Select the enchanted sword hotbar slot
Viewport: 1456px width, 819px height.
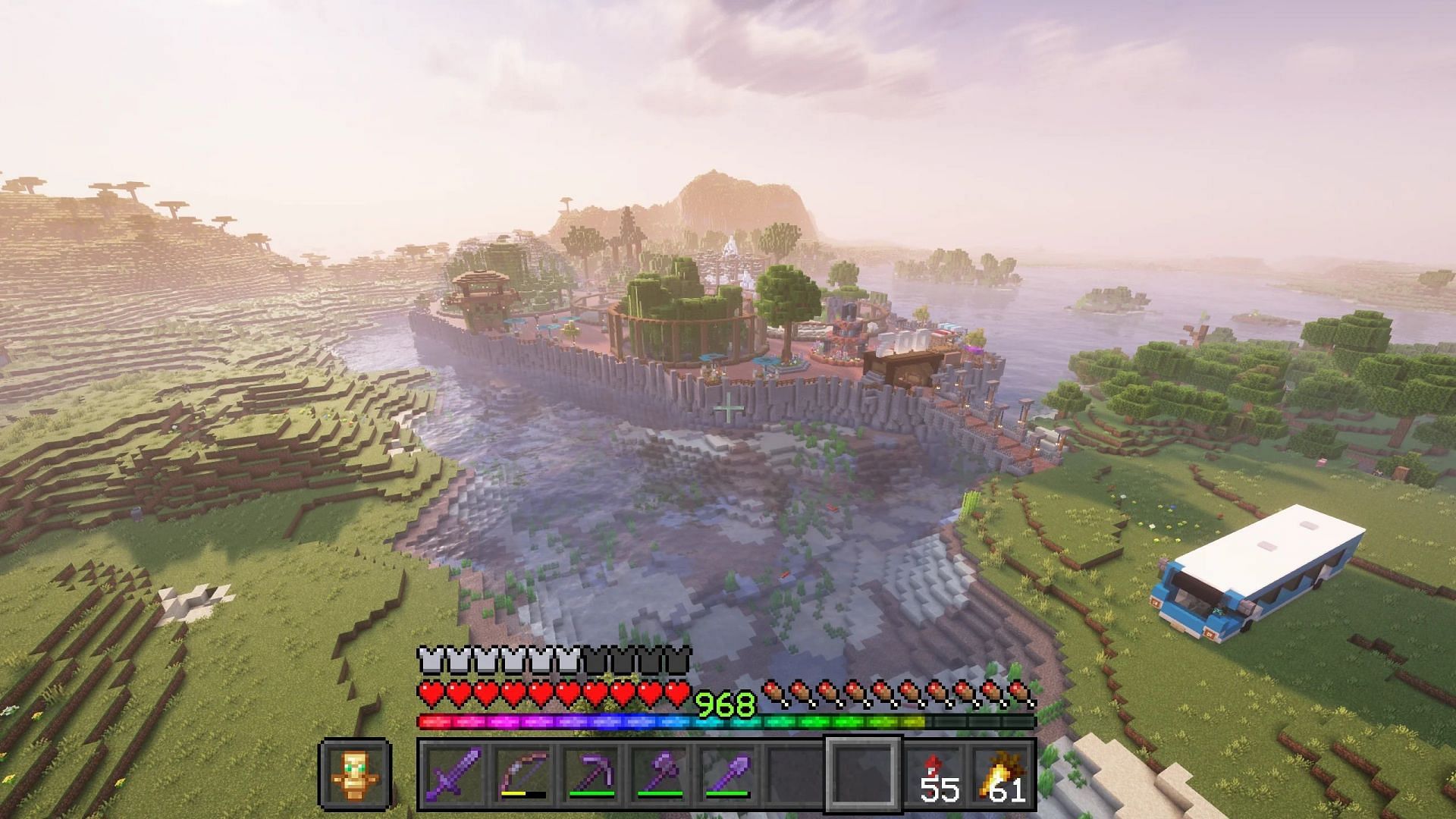coord(453,772)
